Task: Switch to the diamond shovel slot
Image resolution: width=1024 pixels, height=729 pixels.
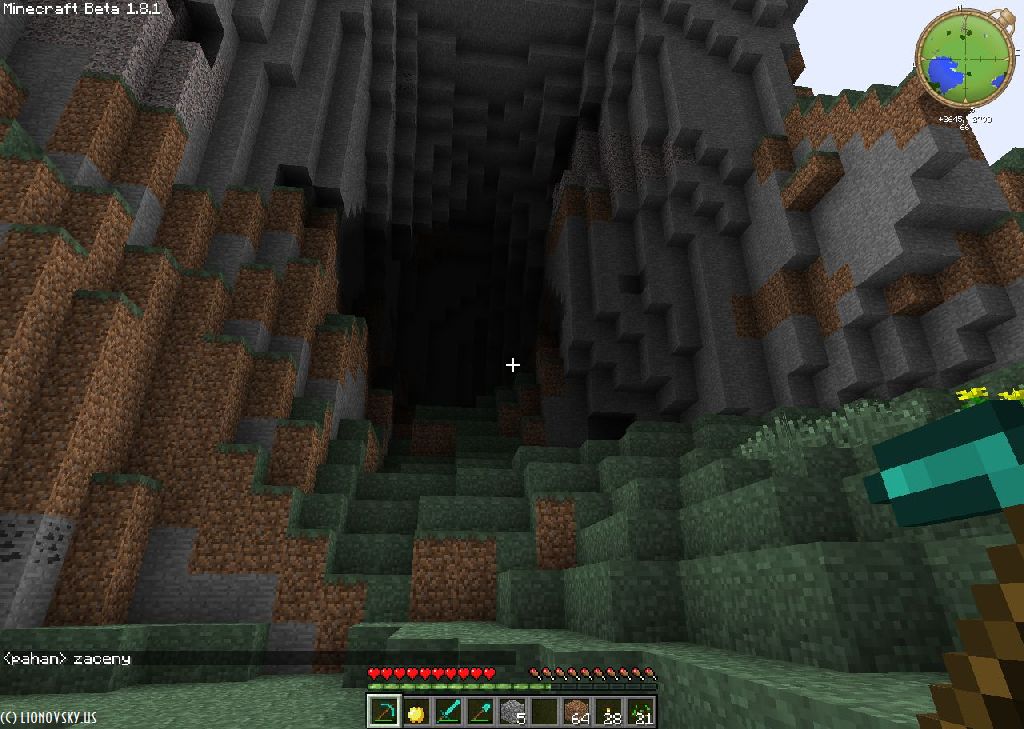Action: (x=480, y=712)
